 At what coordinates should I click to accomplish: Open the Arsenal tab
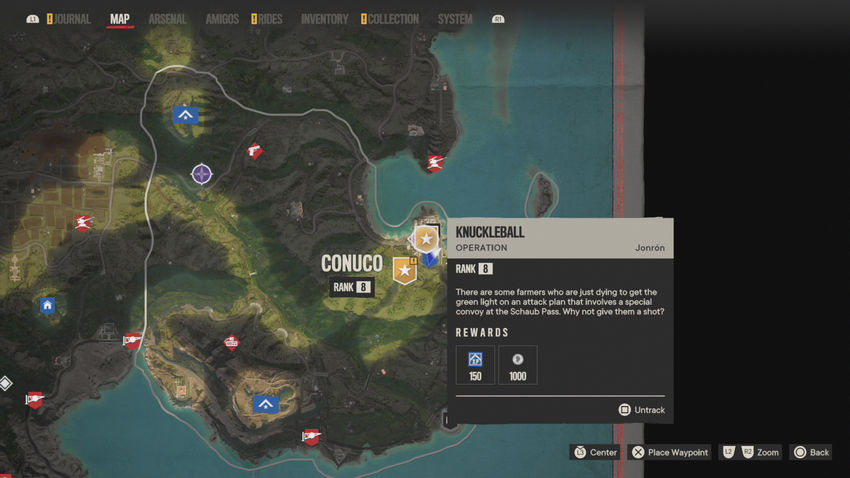click(x=167, y=19)
